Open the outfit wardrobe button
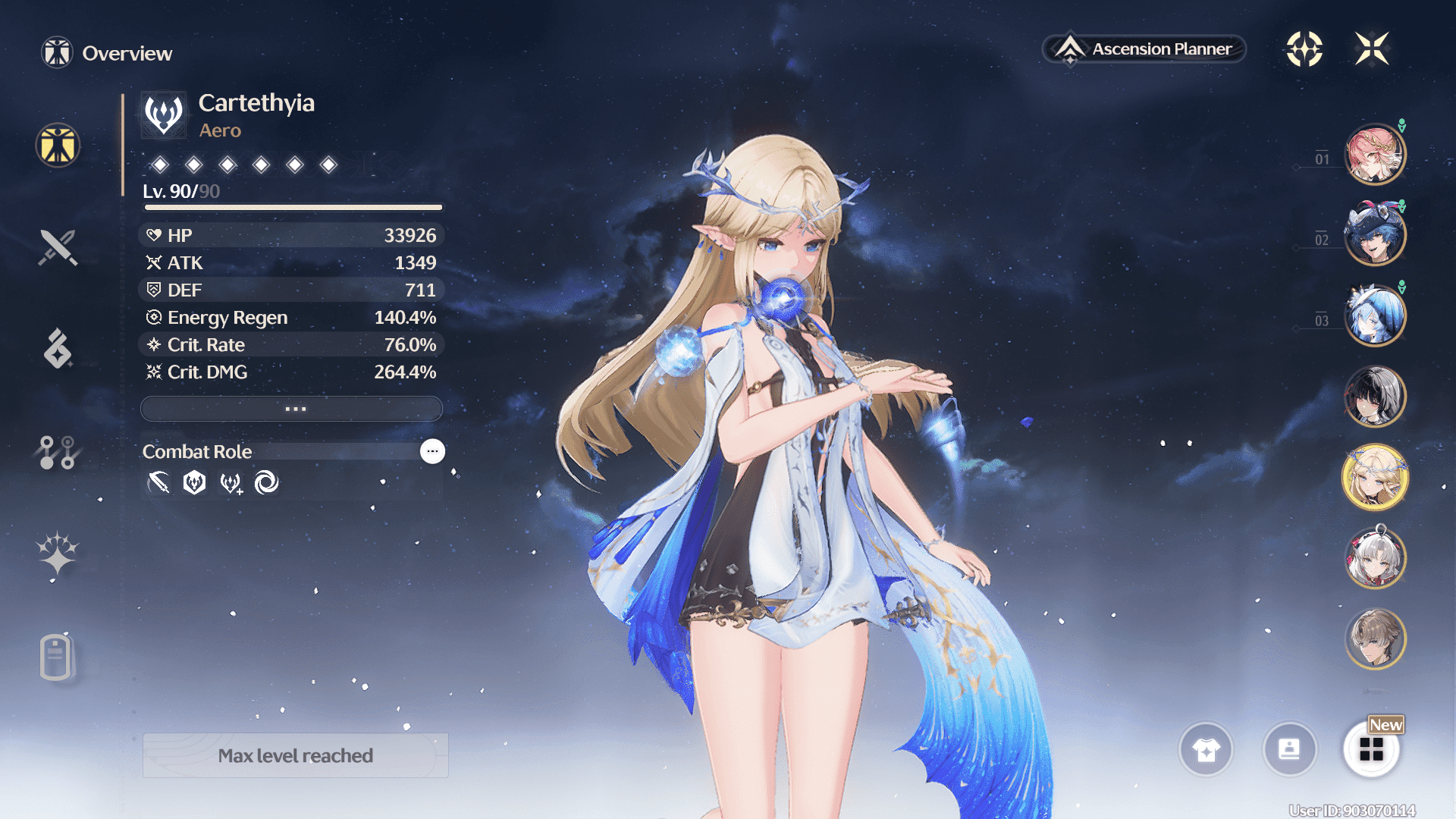 tap(1206, 749)
